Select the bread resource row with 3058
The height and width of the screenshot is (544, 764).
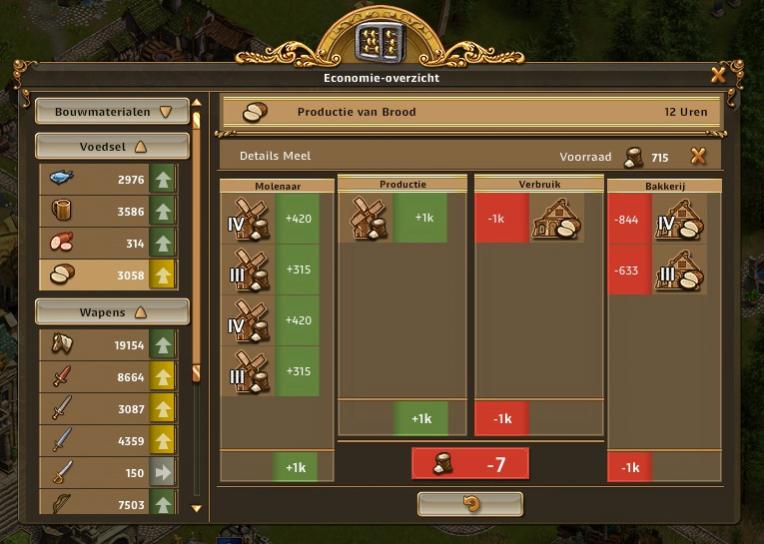108,275
